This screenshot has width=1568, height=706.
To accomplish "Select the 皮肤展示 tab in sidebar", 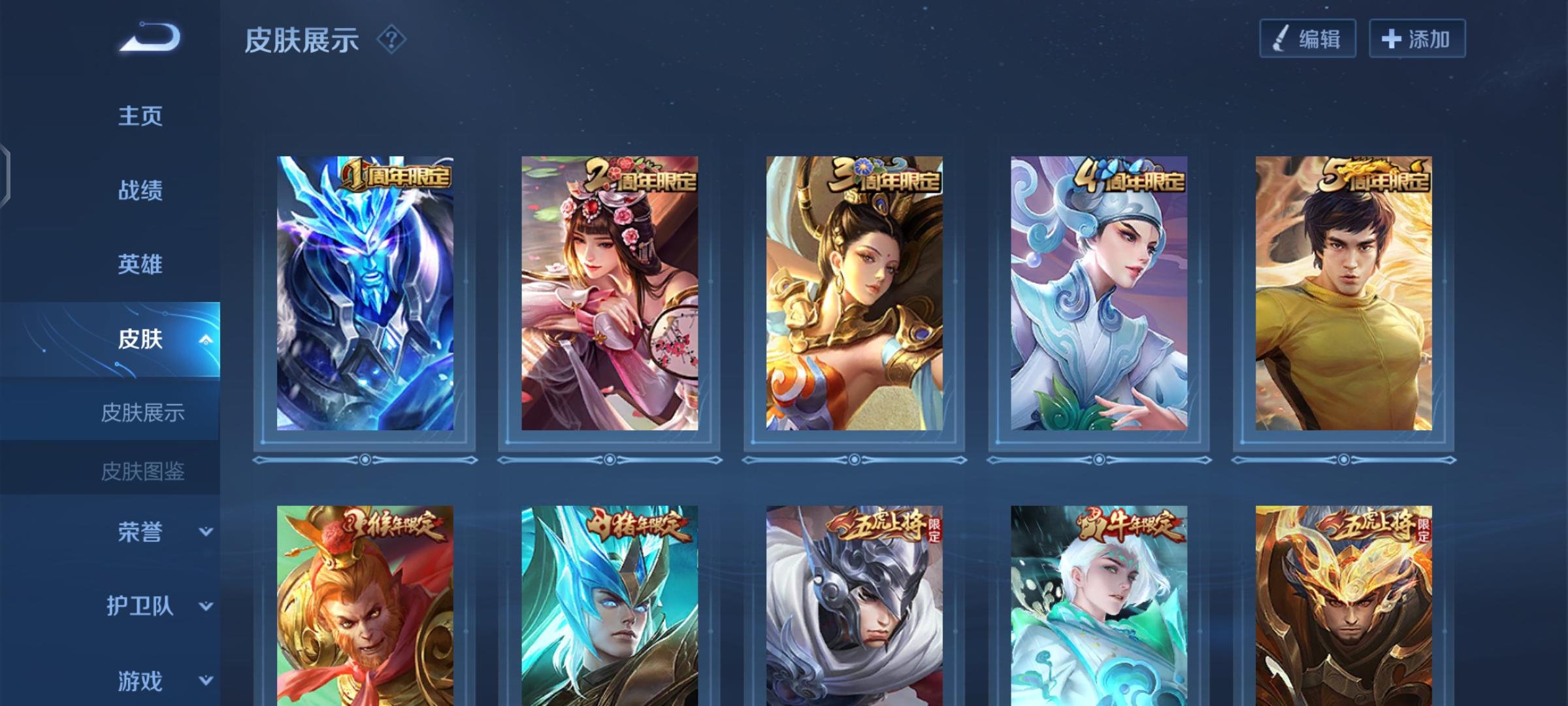I will (143, 413).
